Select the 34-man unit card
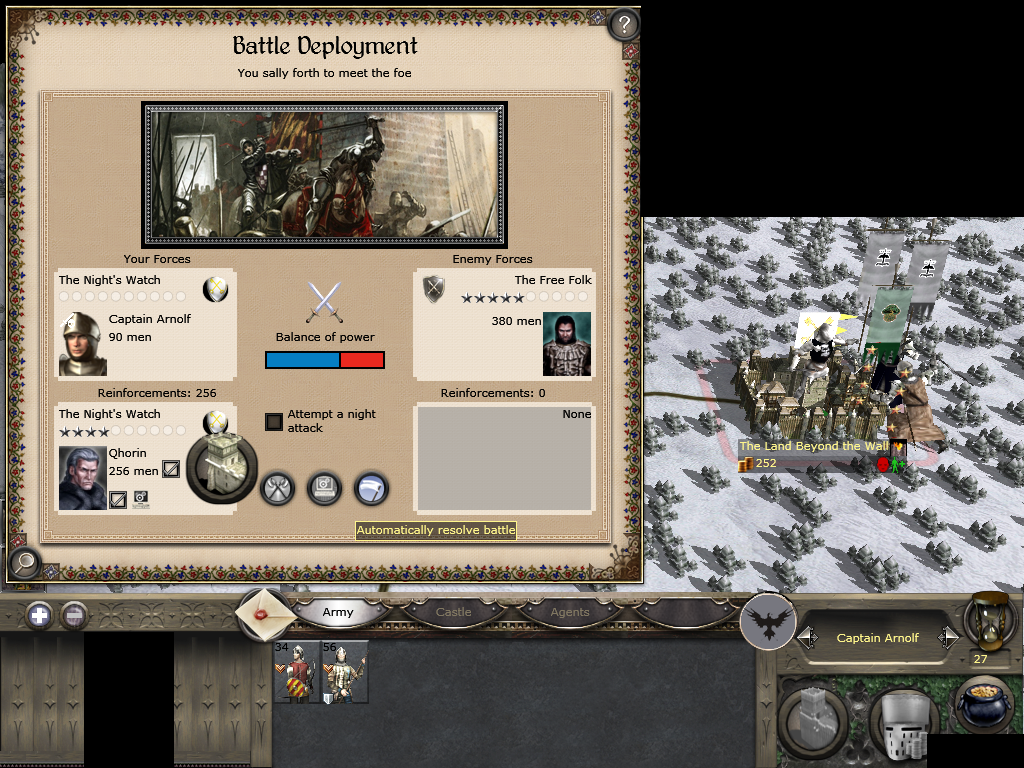Image resolution: width=1024 pixels, height=768 pixels. pyautogui.click(x=297, y=672)
